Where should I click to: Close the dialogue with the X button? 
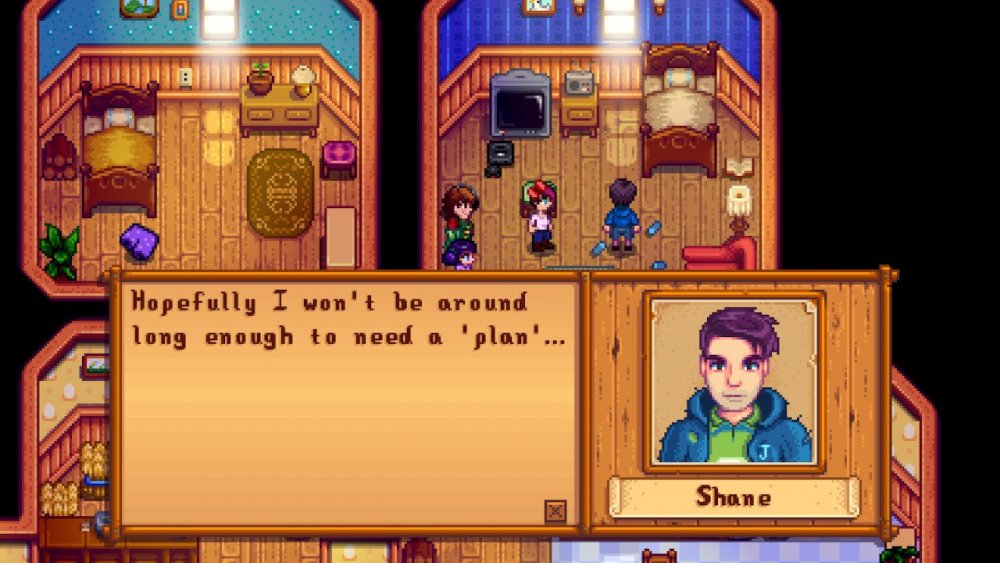pos(555,511)
